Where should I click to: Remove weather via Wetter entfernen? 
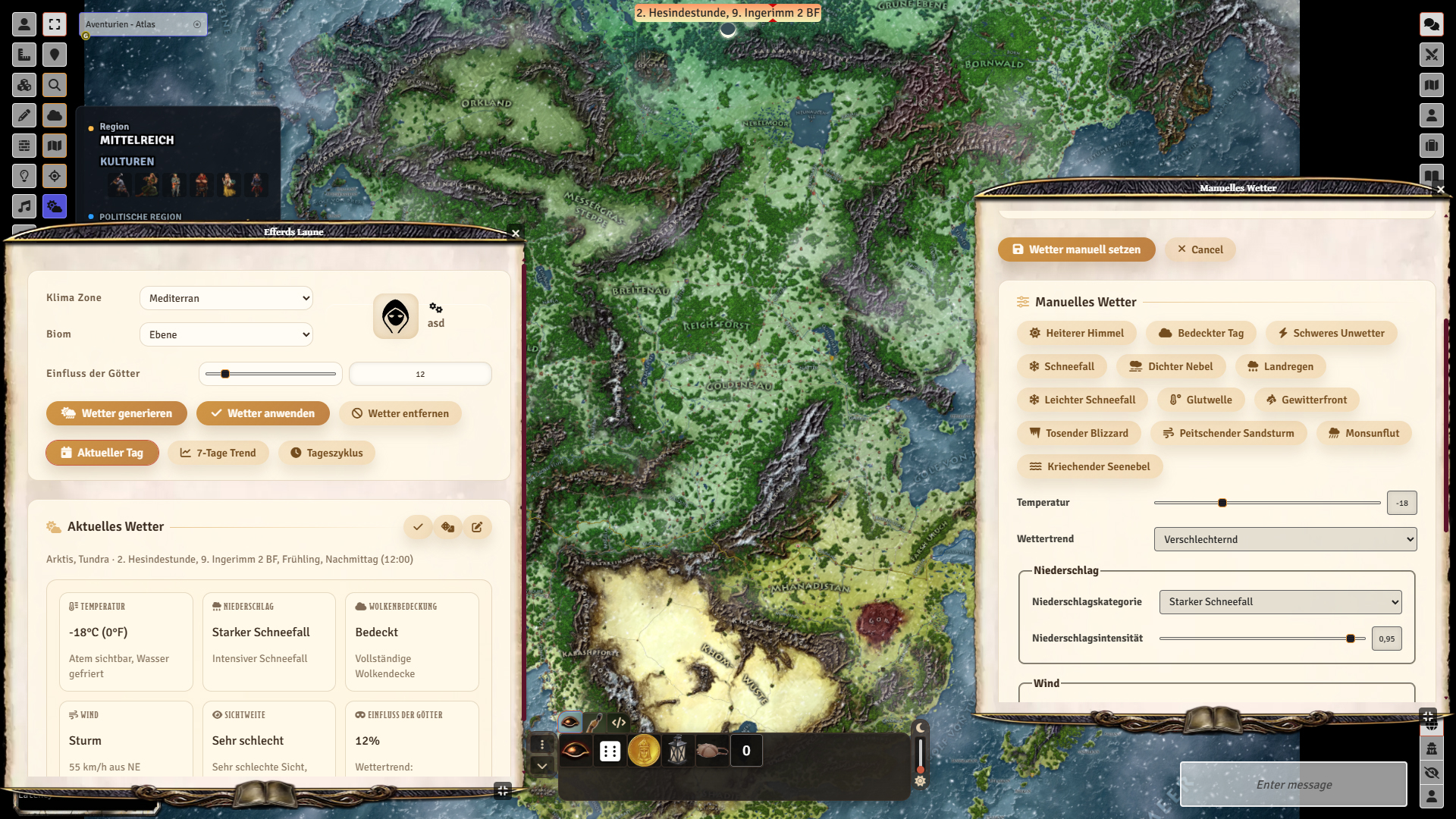[x=400, y=413]
